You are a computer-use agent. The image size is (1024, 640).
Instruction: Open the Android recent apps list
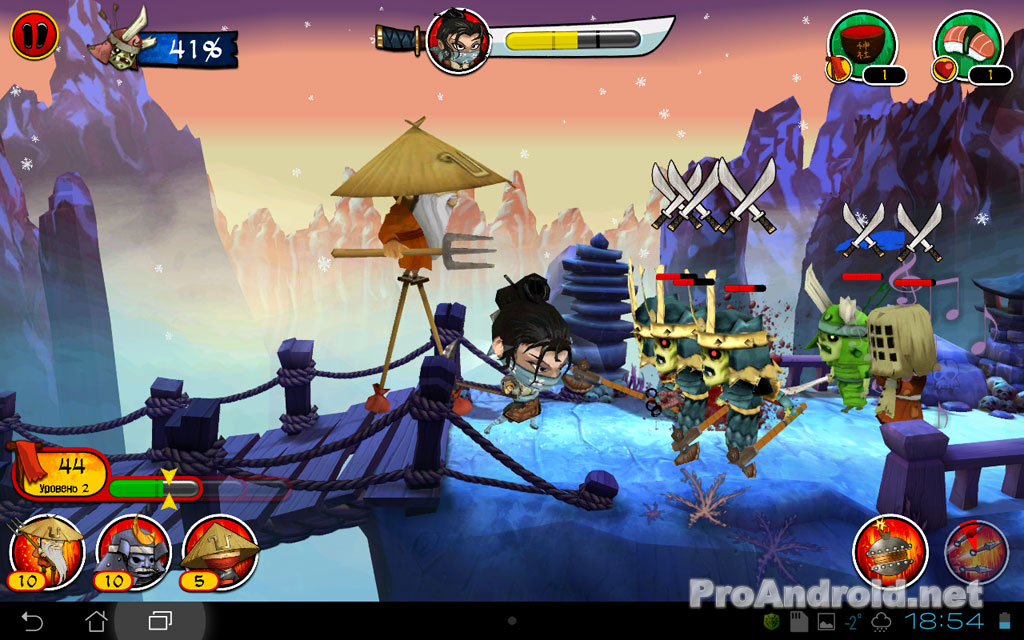[160, 621]
